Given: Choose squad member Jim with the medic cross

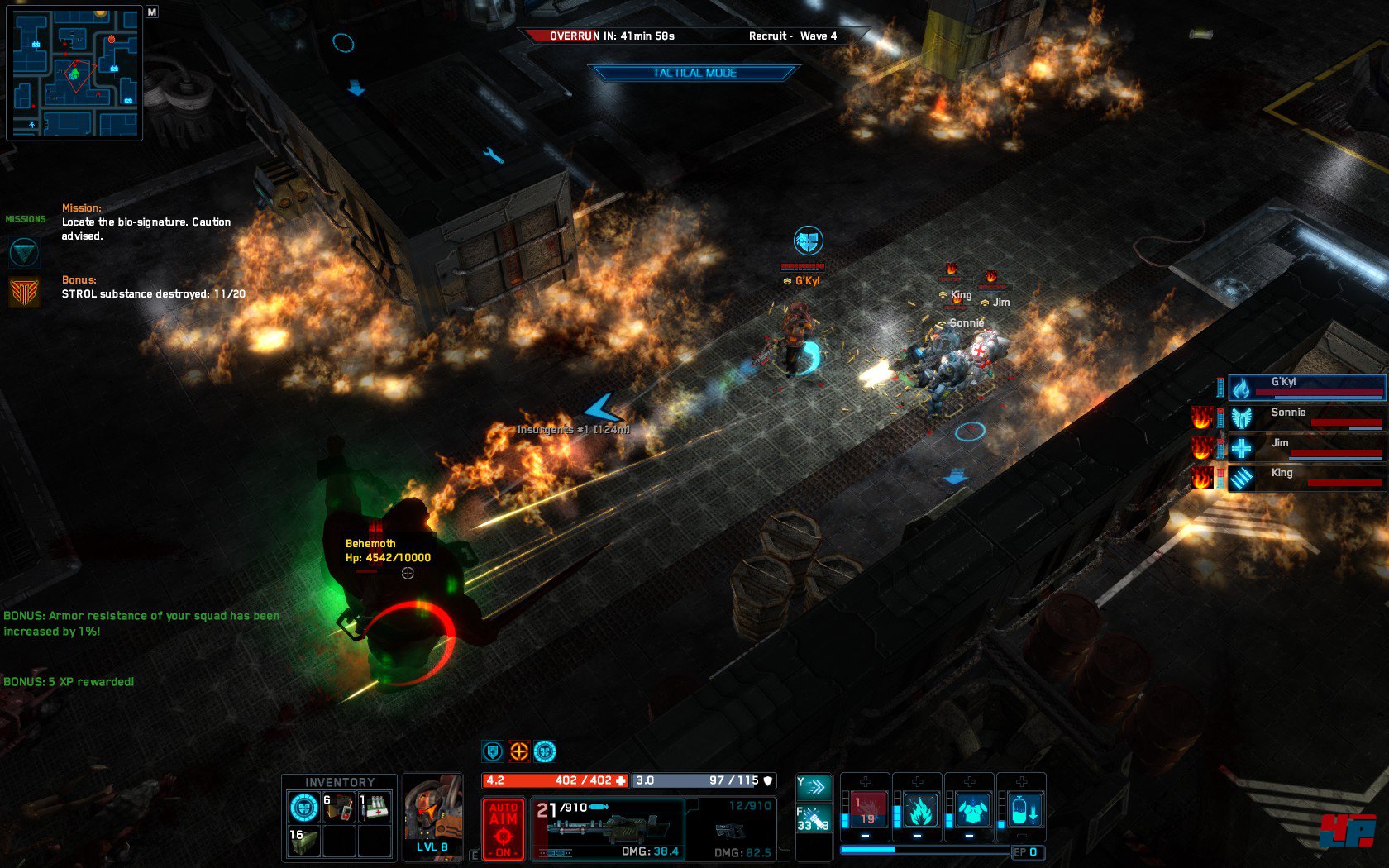Looking at the screenshot, I should (1306, 448).
